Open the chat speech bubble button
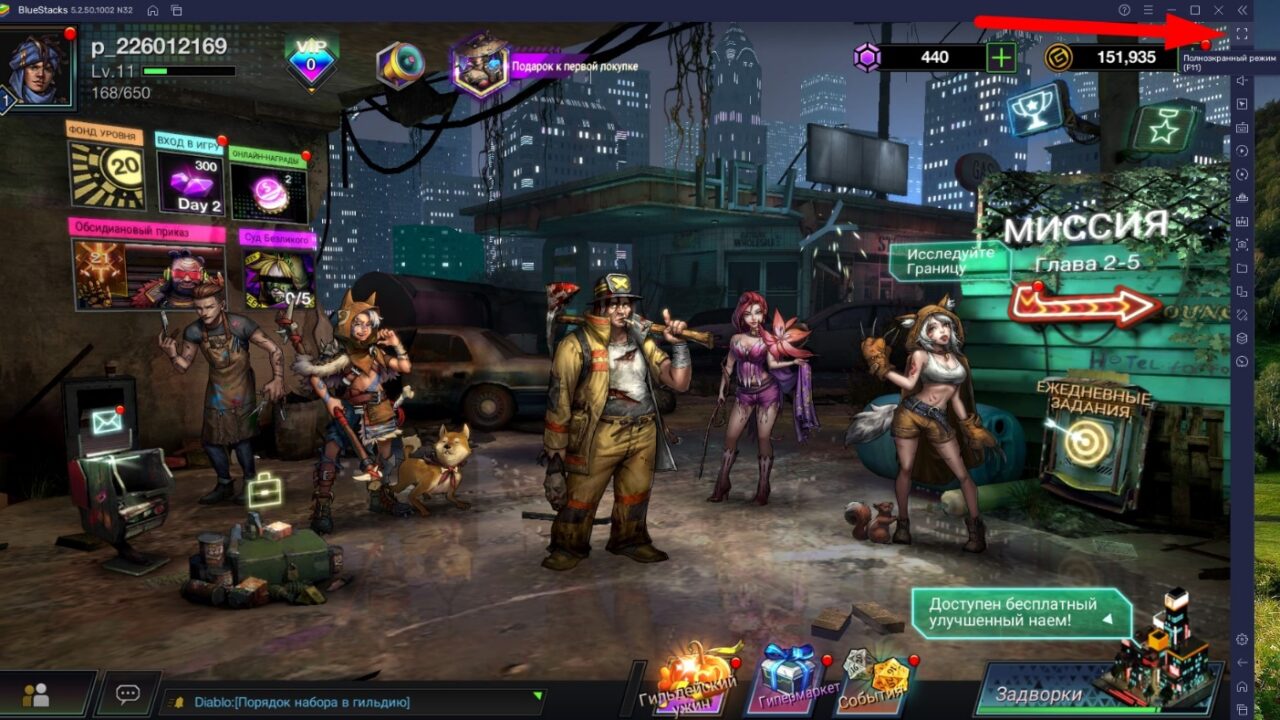The image size is (1280, 720). (x=127, y=694)
